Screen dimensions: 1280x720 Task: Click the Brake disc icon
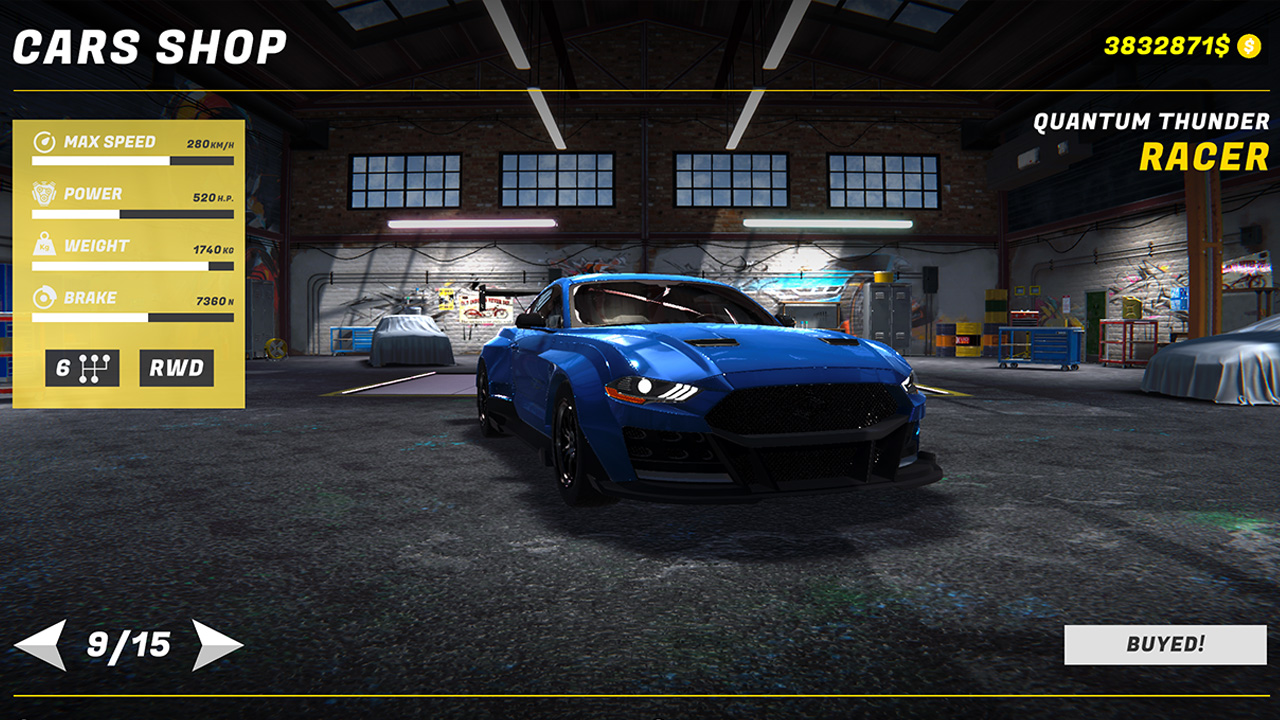(x=42, y=297)
